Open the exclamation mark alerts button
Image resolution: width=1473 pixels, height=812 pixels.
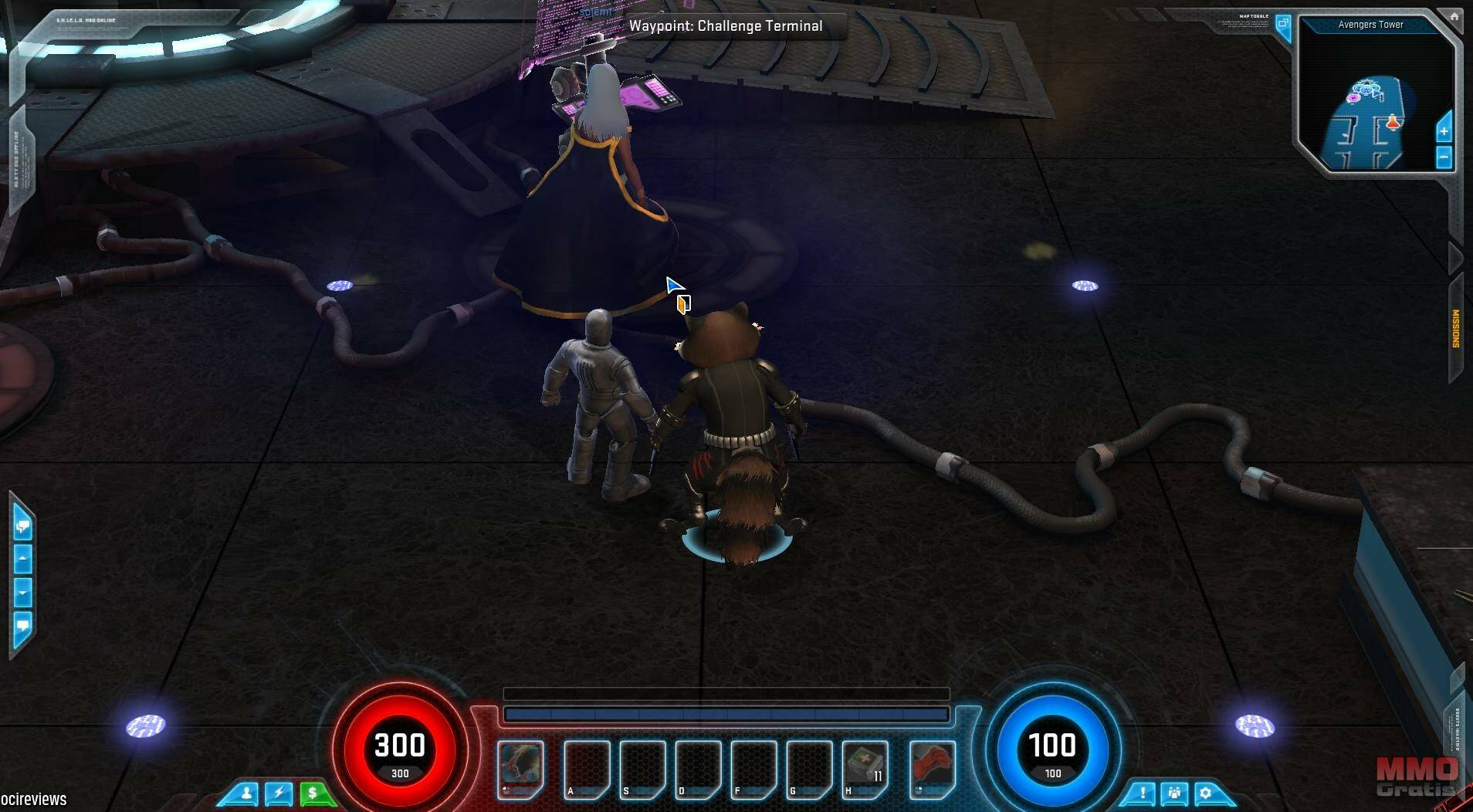[1143, 793]
